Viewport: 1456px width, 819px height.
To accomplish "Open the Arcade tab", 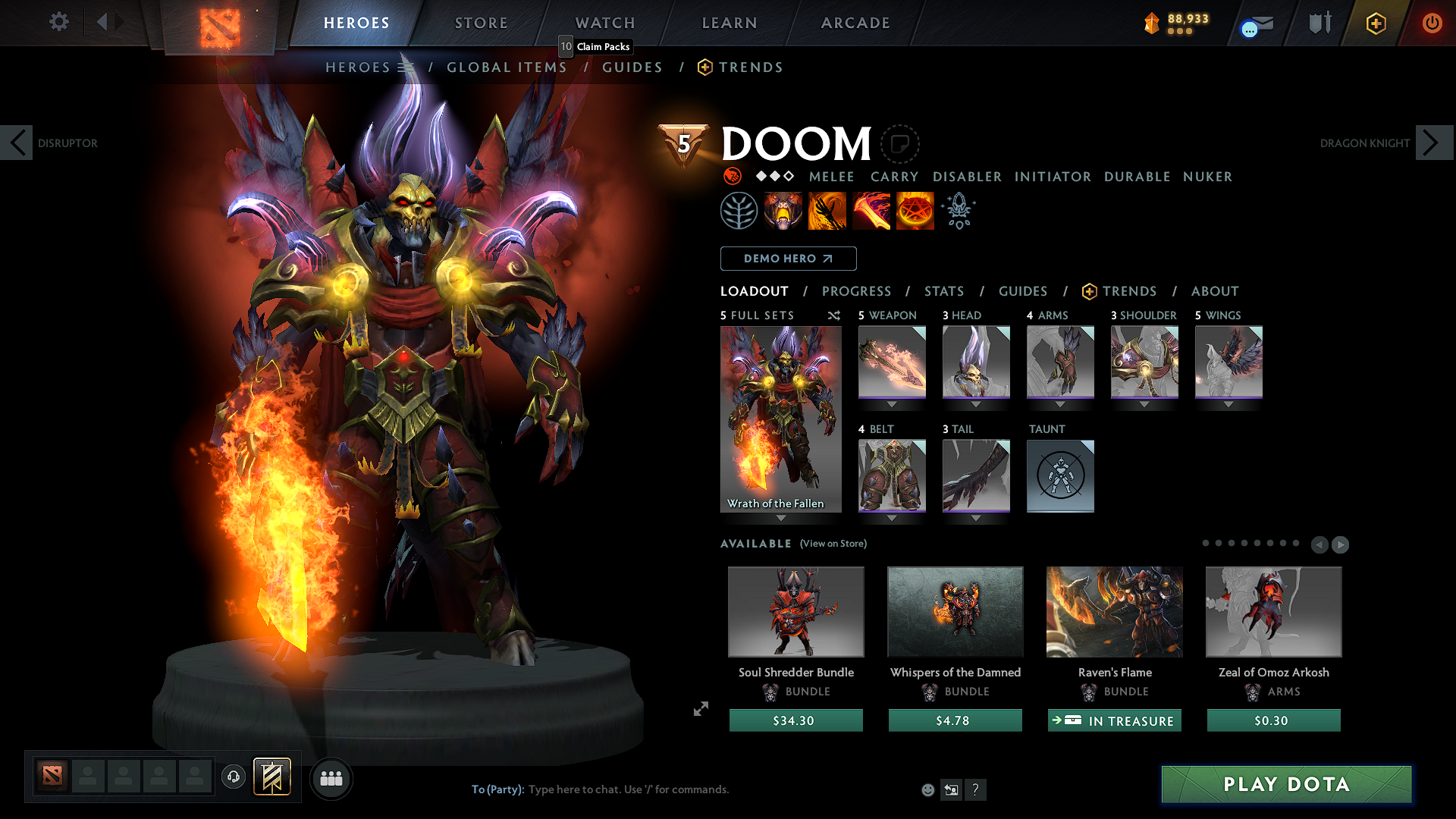I will coord(855,23).
